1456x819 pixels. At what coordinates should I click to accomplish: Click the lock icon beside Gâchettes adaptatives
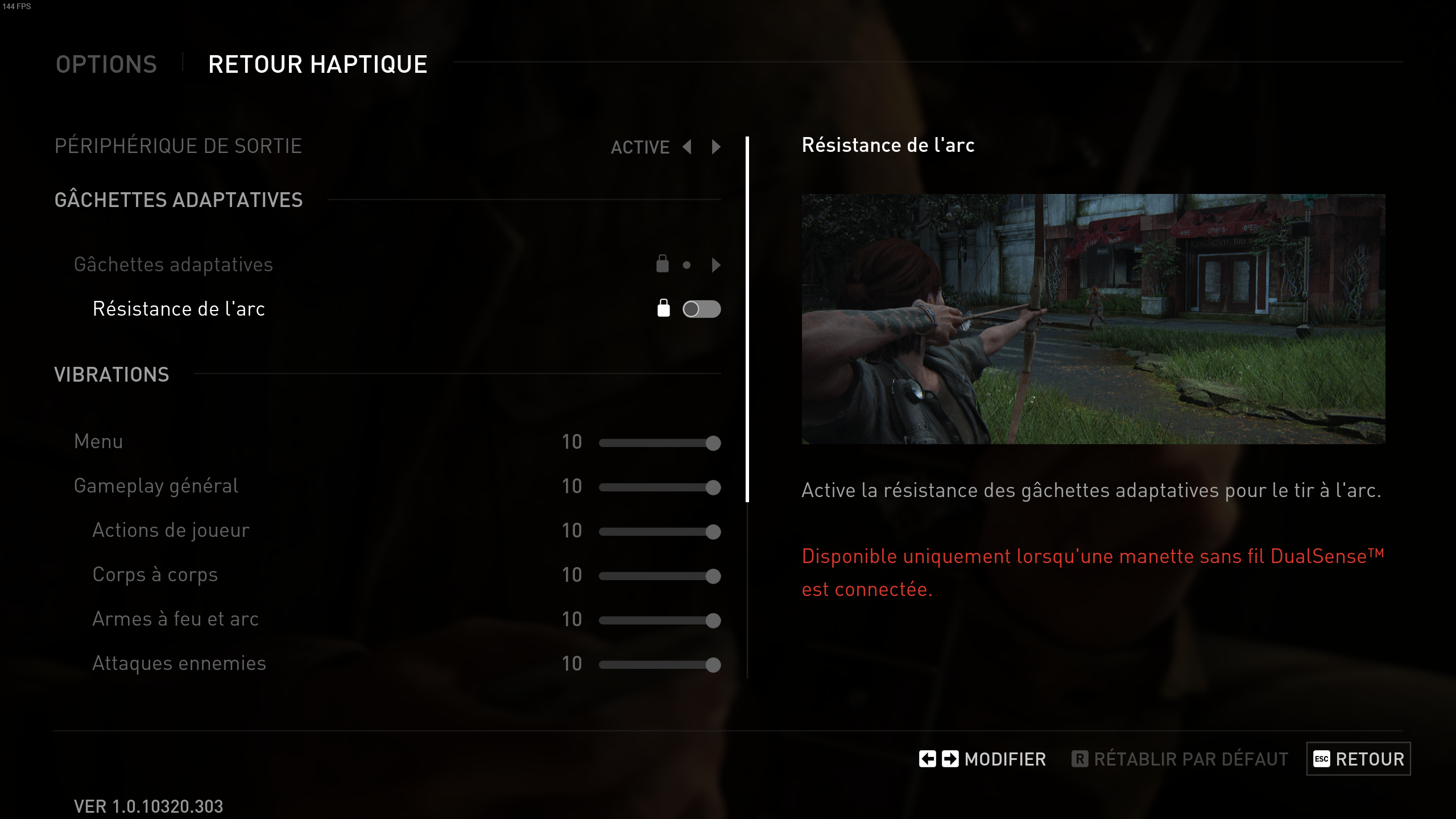click(662, 264)
